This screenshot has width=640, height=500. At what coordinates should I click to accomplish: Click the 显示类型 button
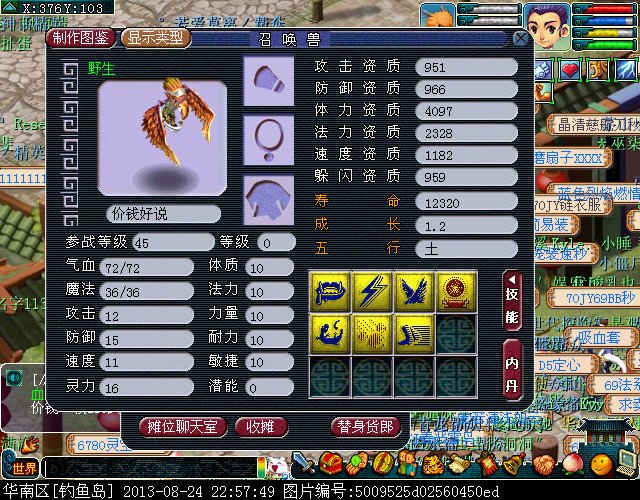(x=156, y=38)
